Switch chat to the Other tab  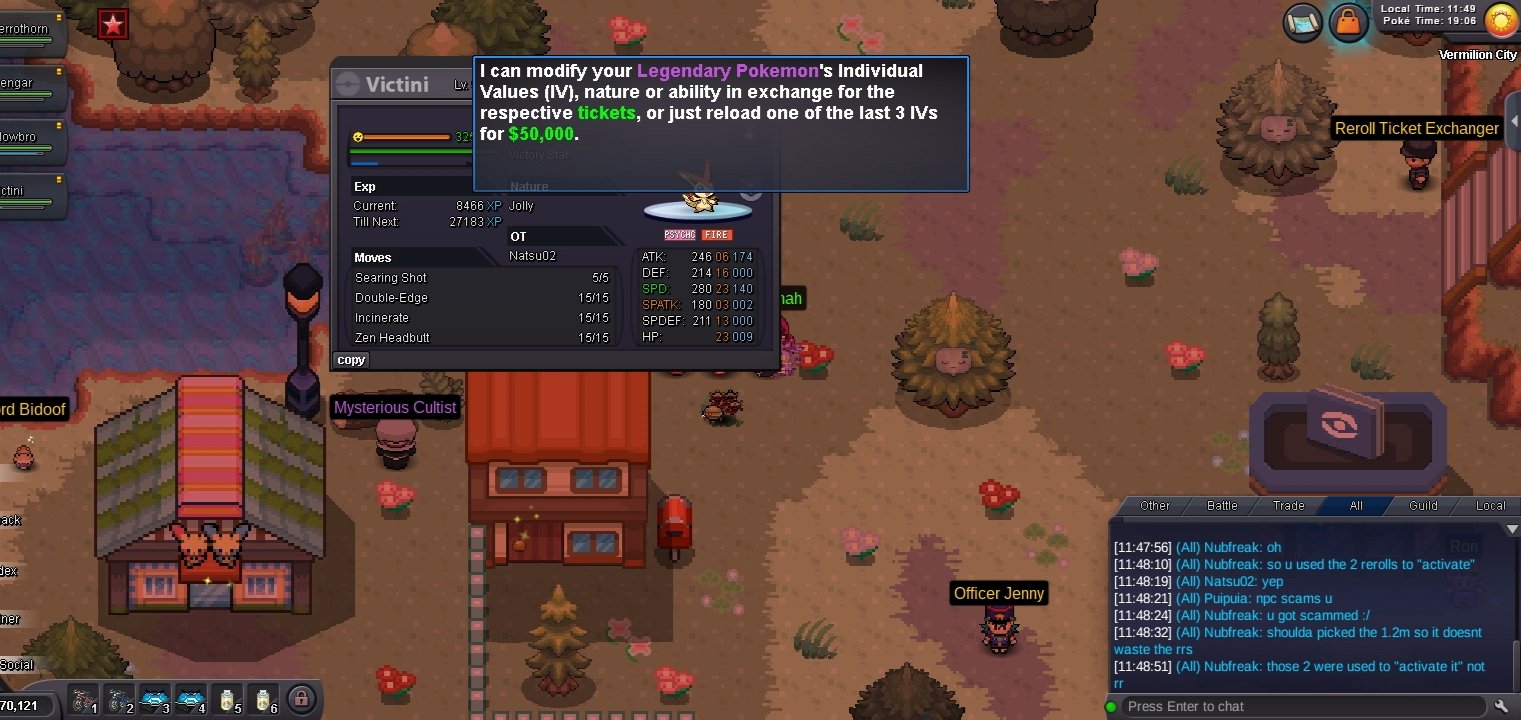tap(1155, 506)
